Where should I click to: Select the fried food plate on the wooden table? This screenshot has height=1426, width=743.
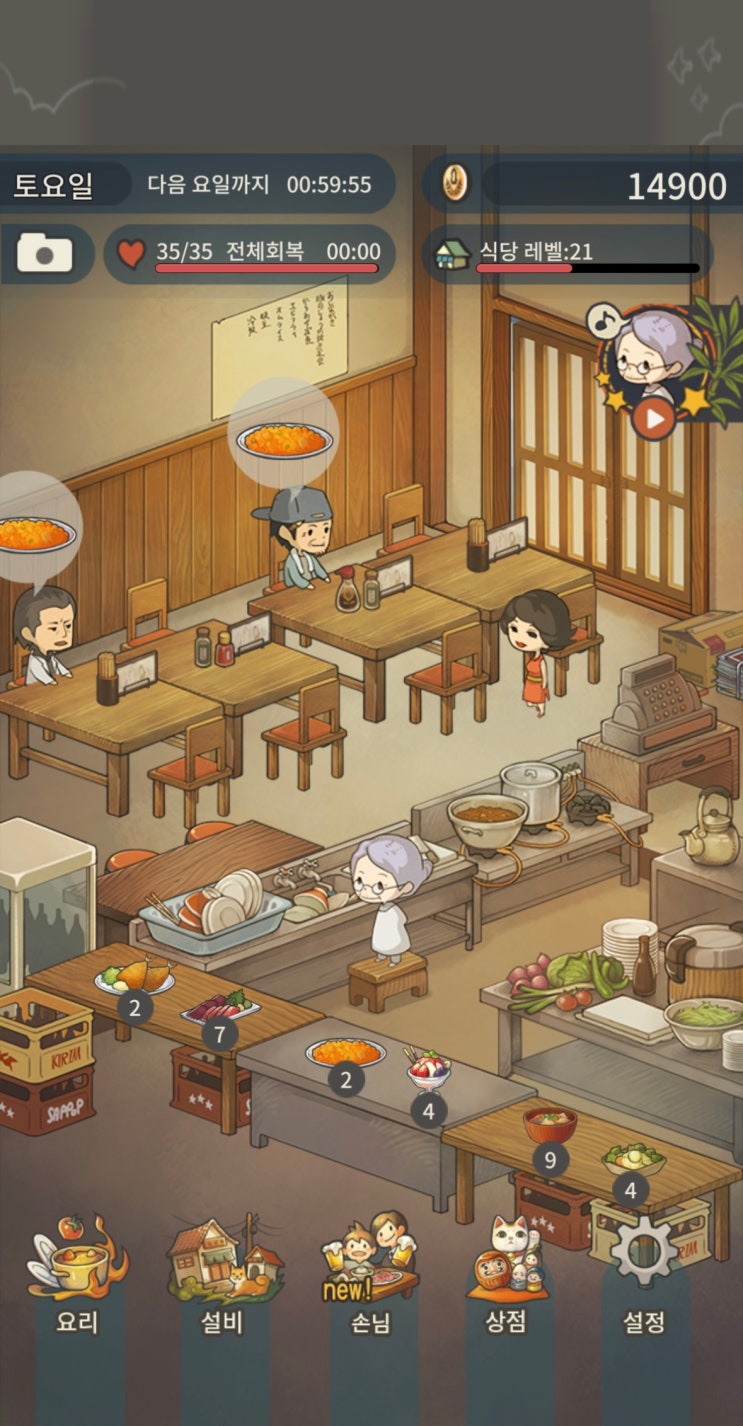135,977
